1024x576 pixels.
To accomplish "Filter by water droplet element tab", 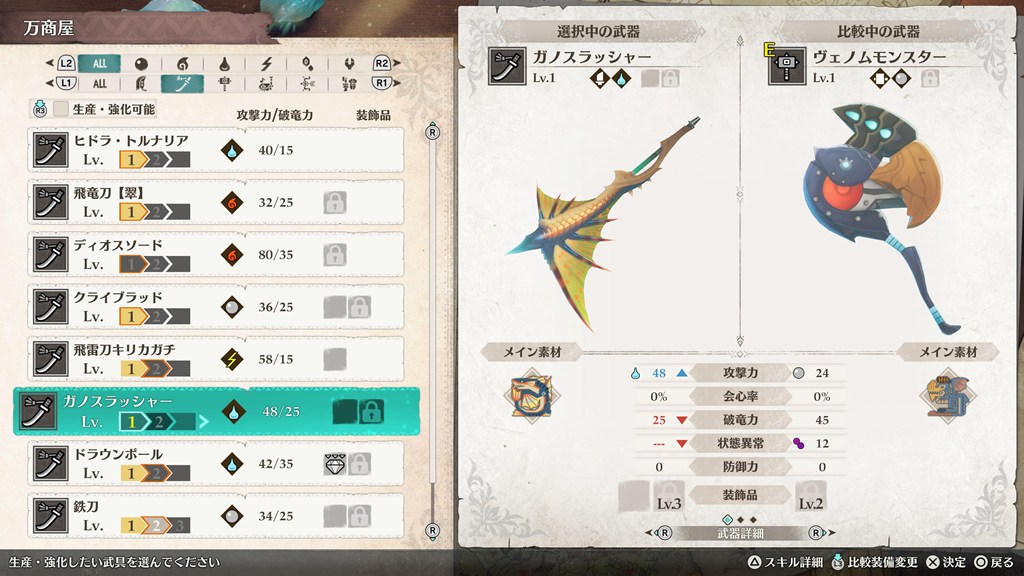I will click(x=225, y=63).
